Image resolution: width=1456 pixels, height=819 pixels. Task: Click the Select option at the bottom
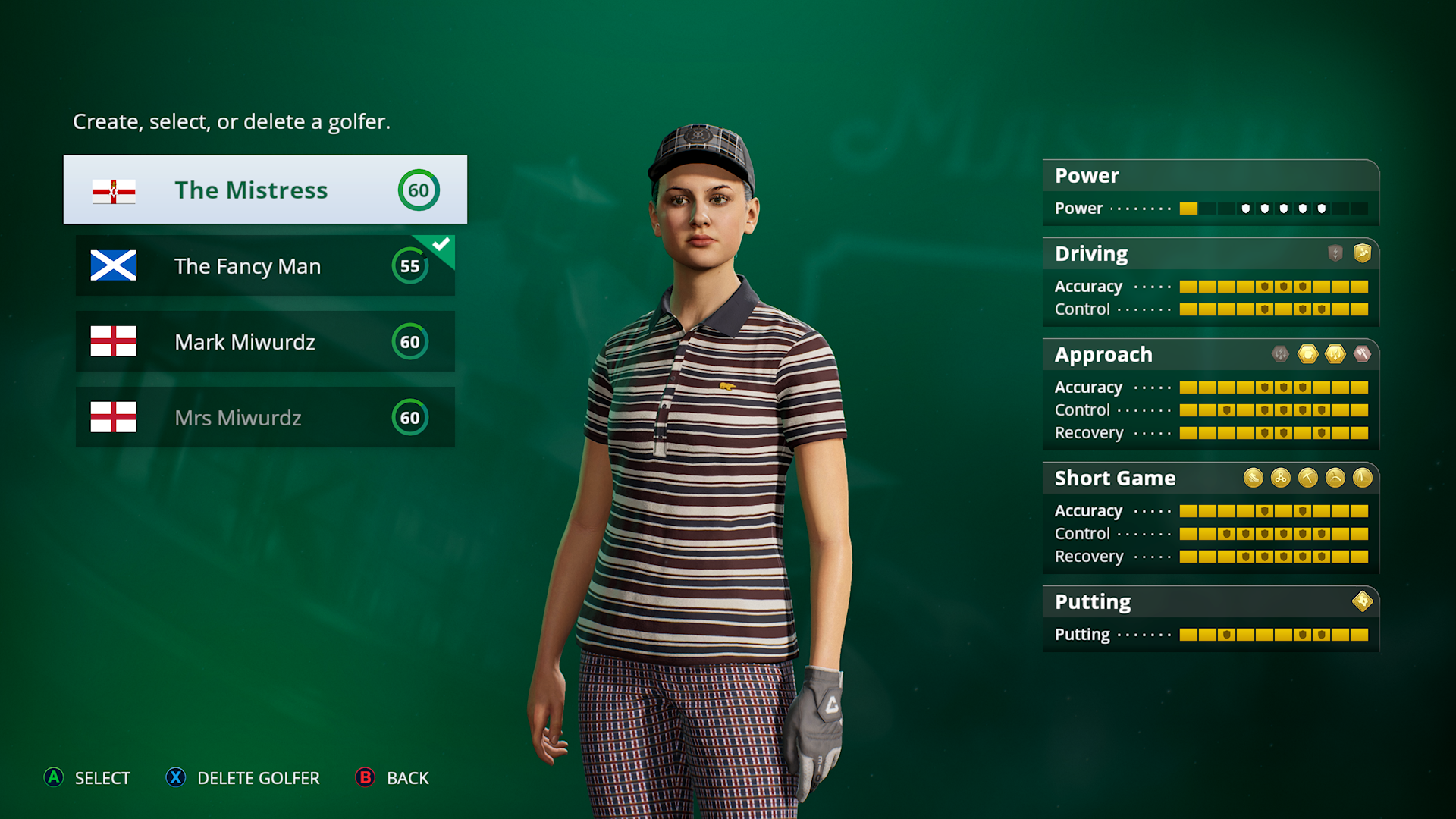pyautogui.click(x=87, y=778)
